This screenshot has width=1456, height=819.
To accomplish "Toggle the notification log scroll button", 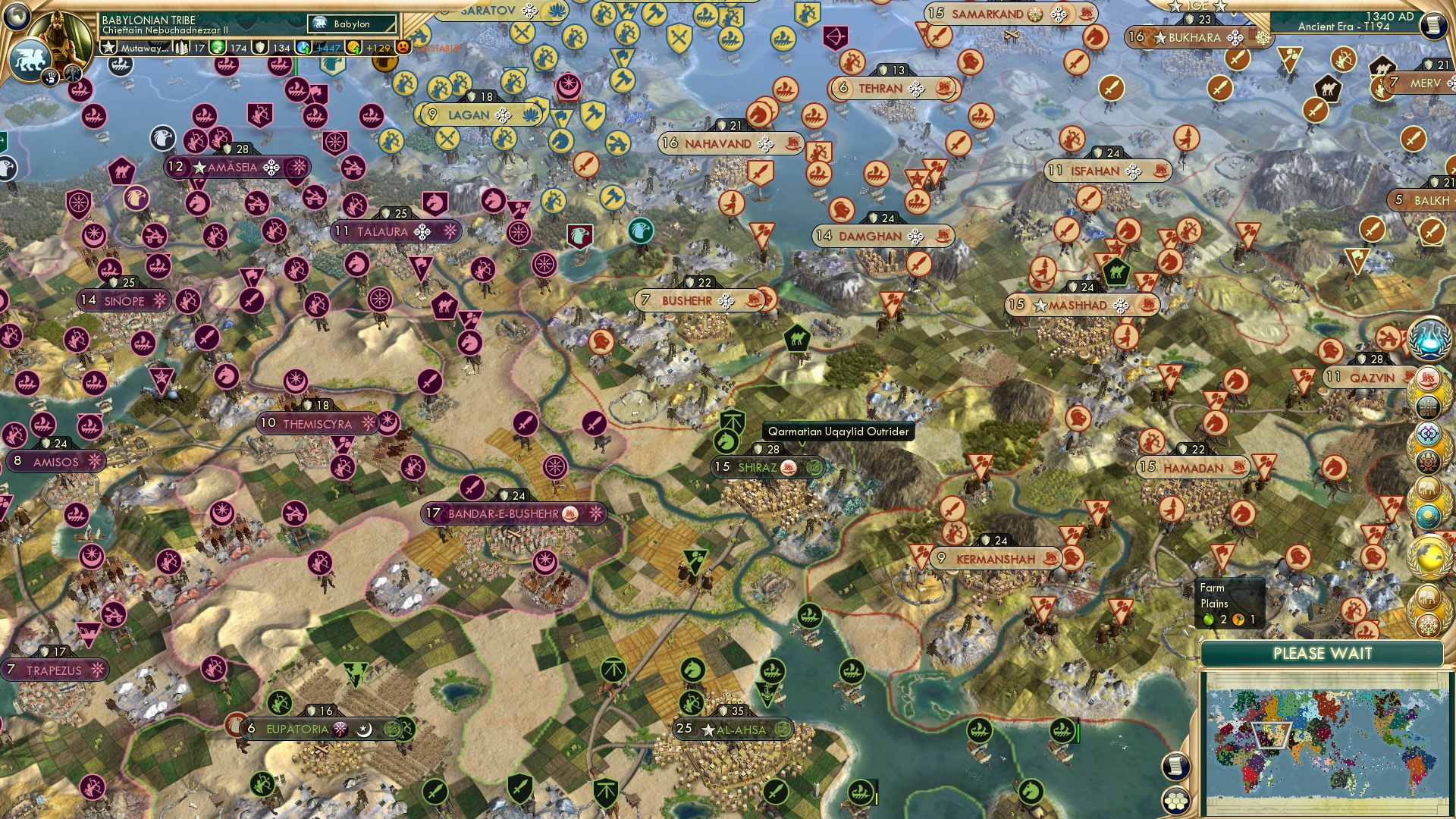I will (x=1175, y=767).
